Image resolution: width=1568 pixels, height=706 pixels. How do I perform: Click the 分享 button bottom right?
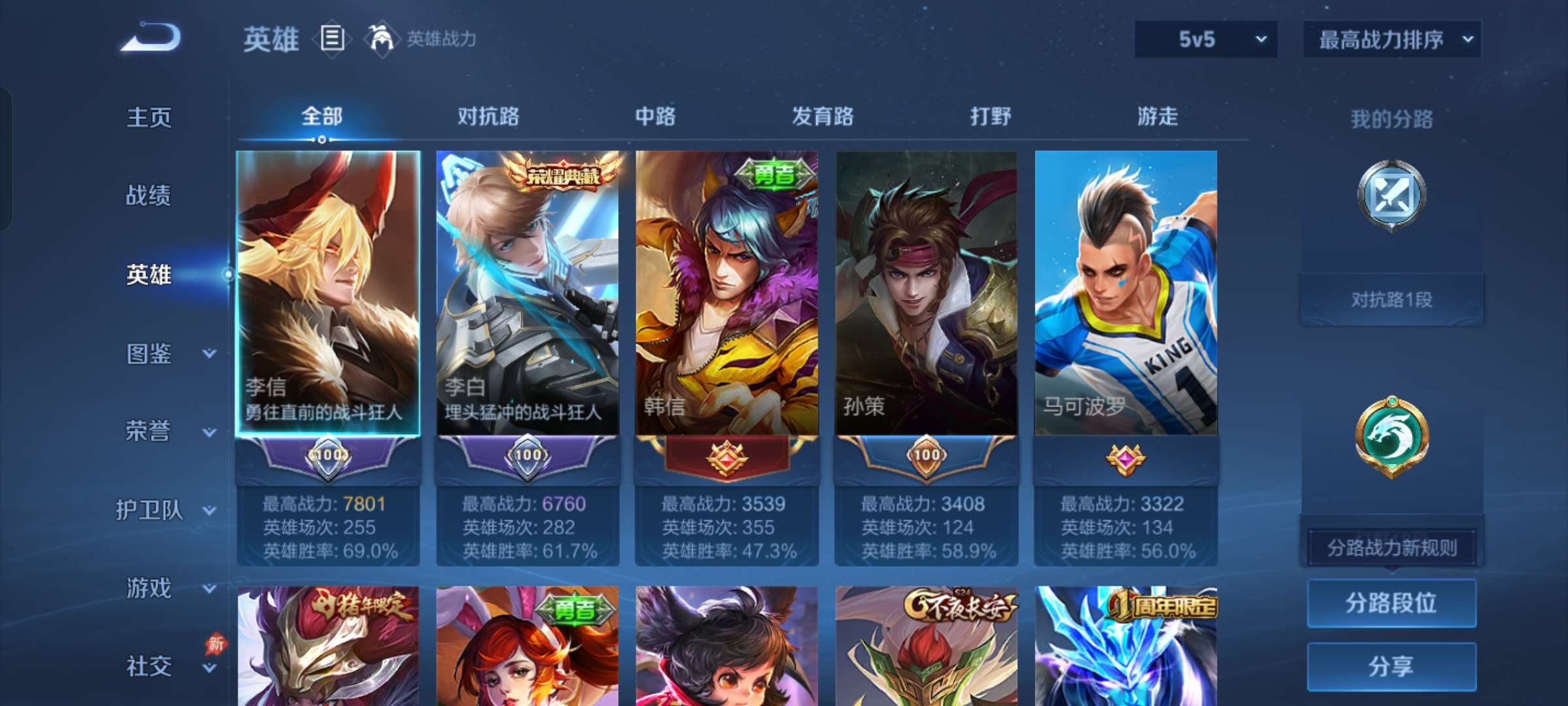[1392, 667]
